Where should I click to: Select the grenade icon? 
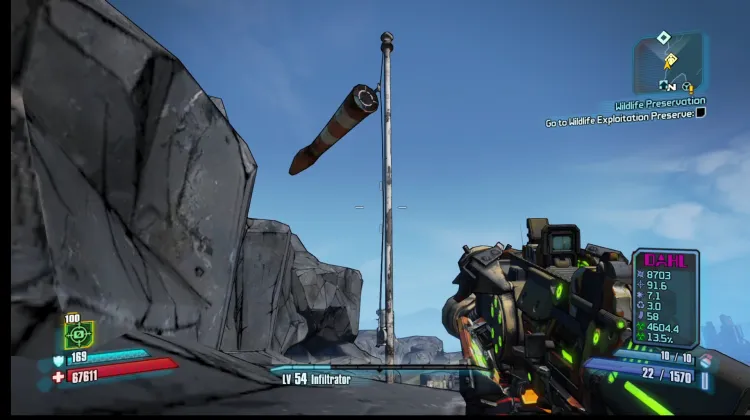(706, 360)
